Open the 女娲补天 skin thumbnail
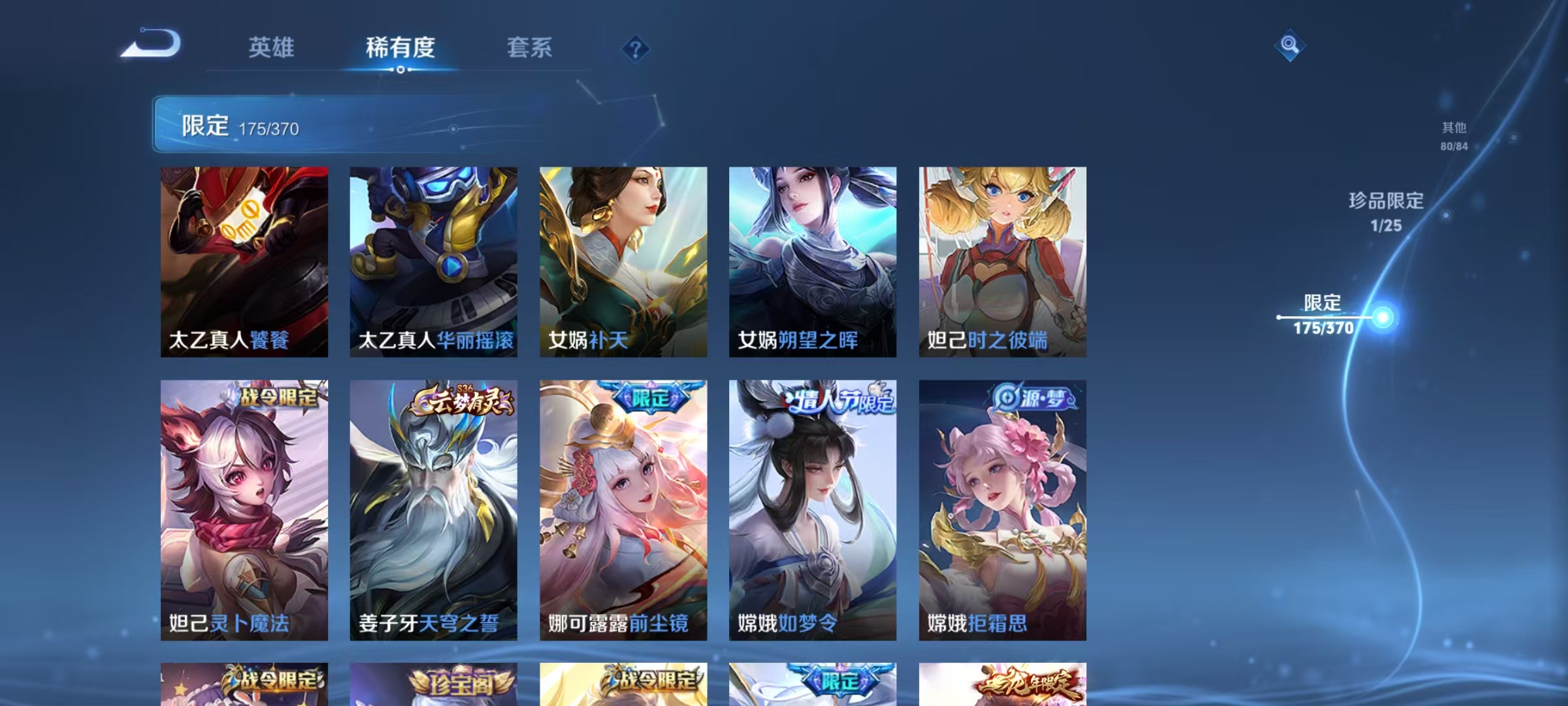 [x=625, y=261]
